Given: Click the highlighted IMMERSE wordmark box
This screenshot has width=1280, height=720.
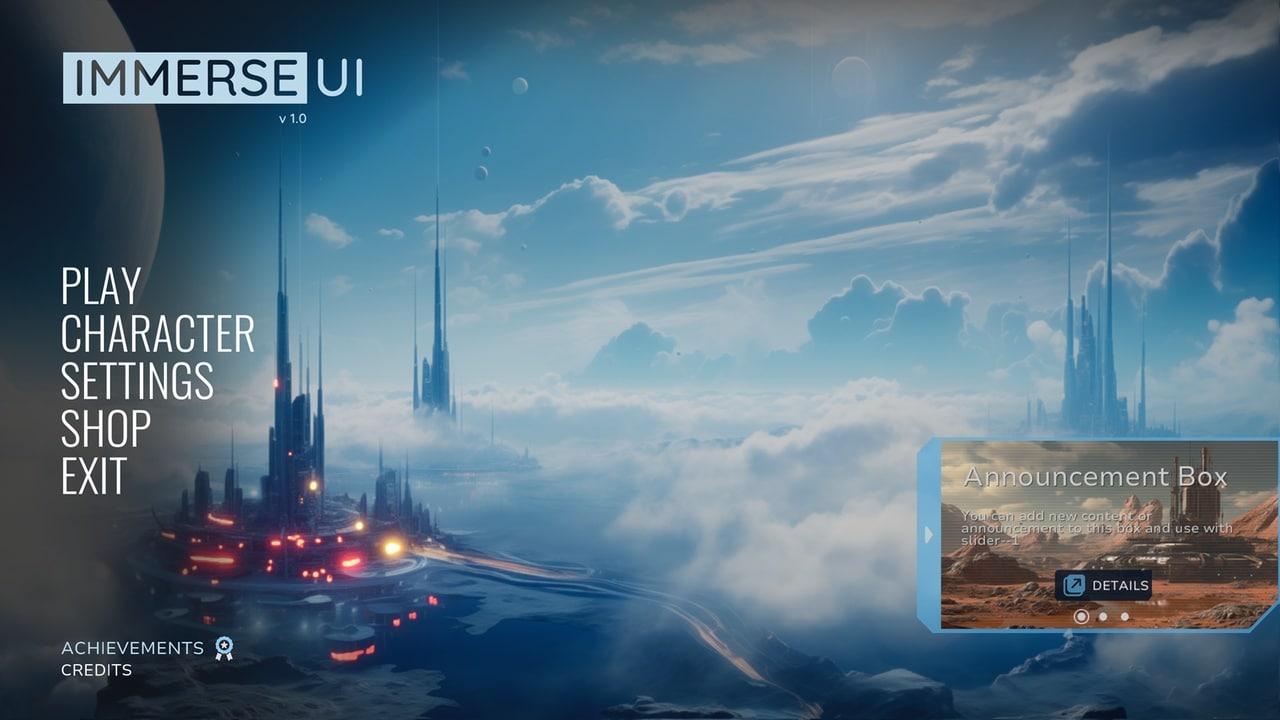Looking at the screenshot, I should point(187,77).
